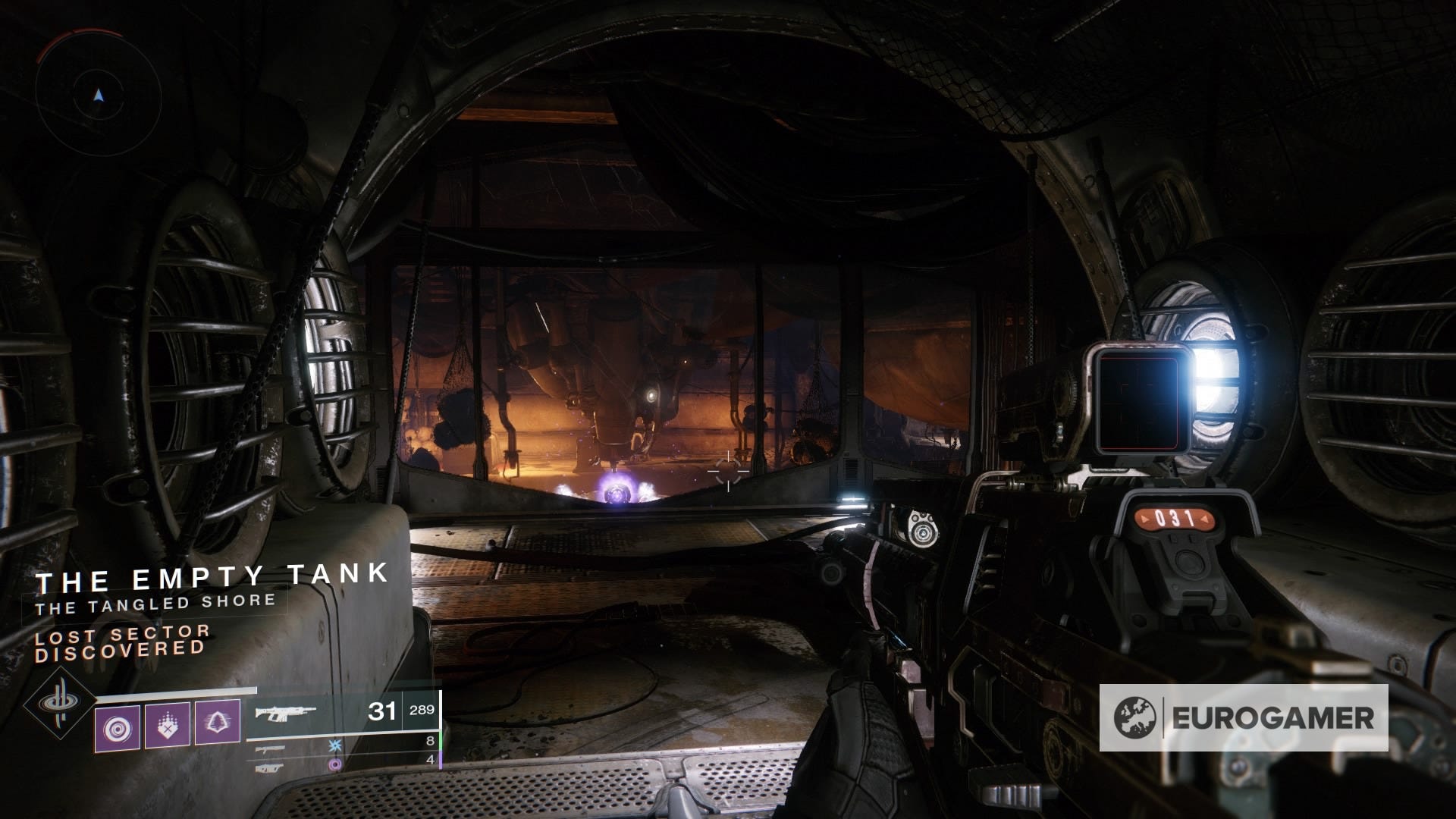
Task: Trigger the dodge class ability icon
Action: 218,722
